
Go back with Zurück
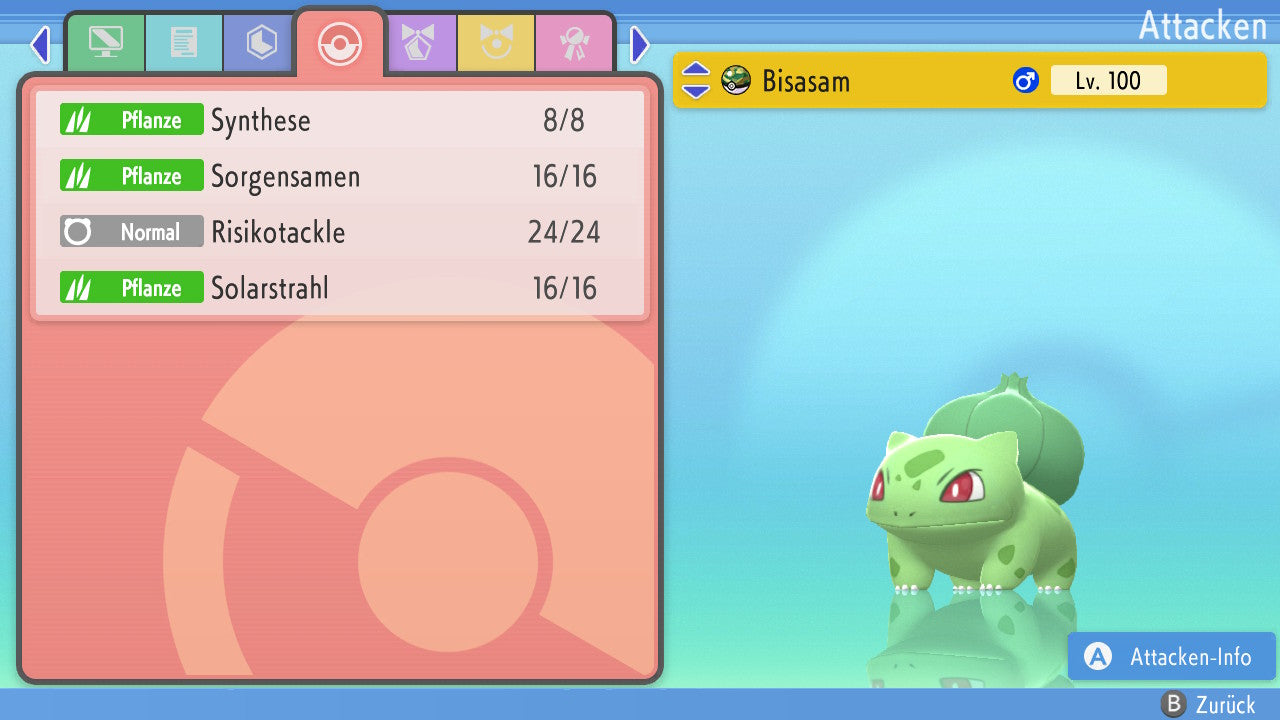(1208, 705)
